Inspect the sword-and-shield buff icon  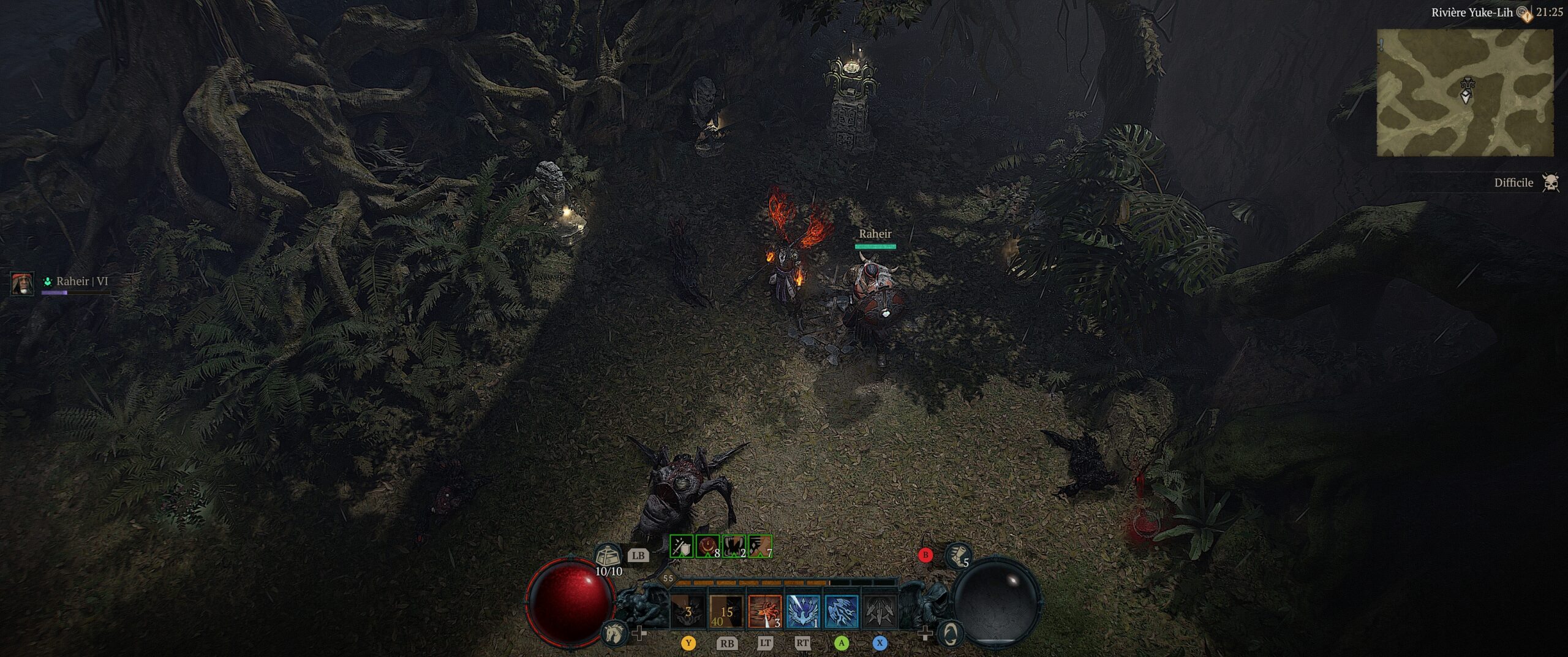click(681, 546)
